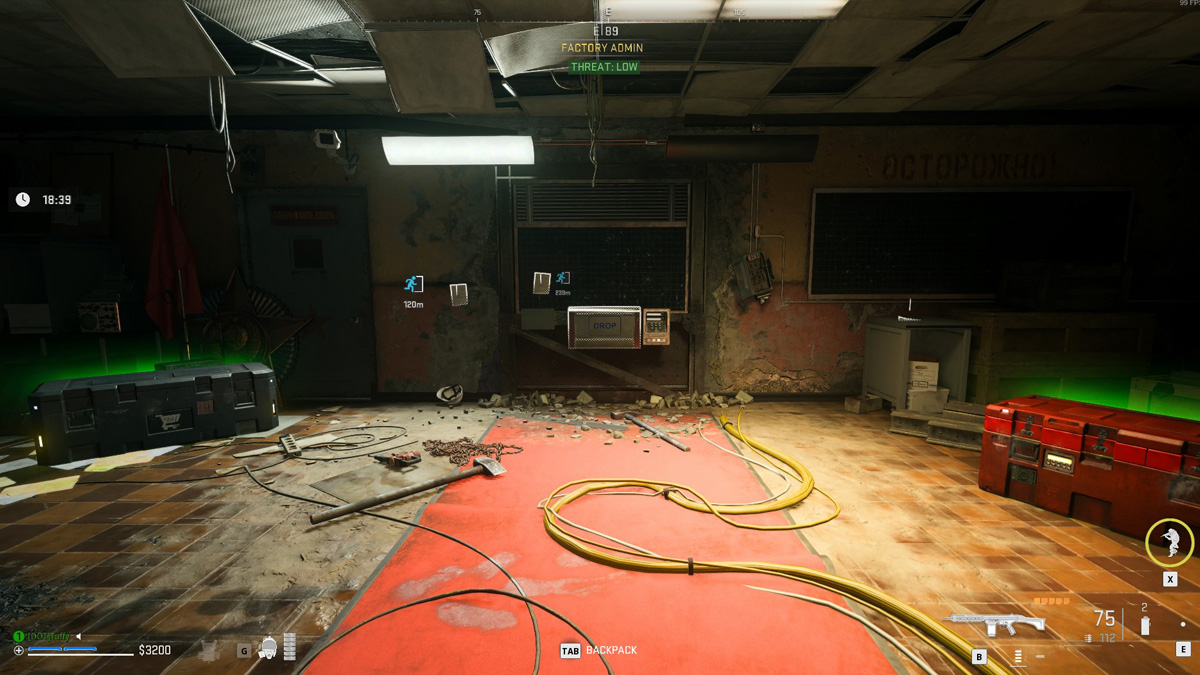
Task: Select the armor plate vest icon
Action: (210, 650)
